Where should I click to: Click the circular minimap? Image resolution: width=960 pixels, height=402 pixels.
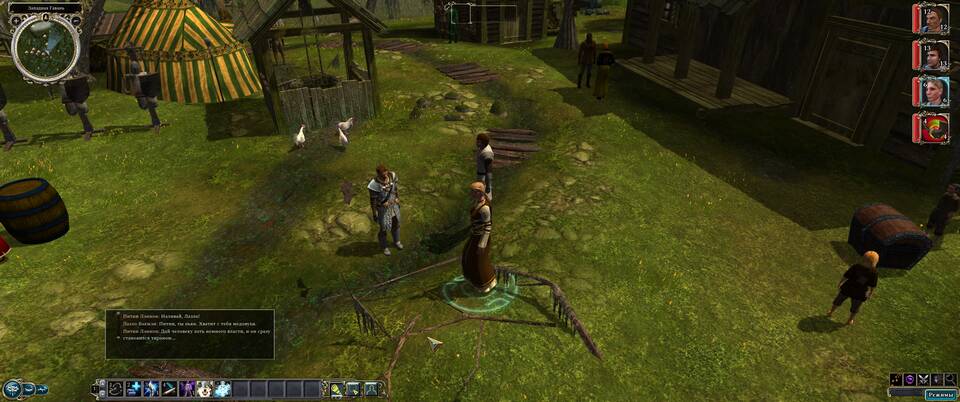pyautogui.click(x=46, y=49)
